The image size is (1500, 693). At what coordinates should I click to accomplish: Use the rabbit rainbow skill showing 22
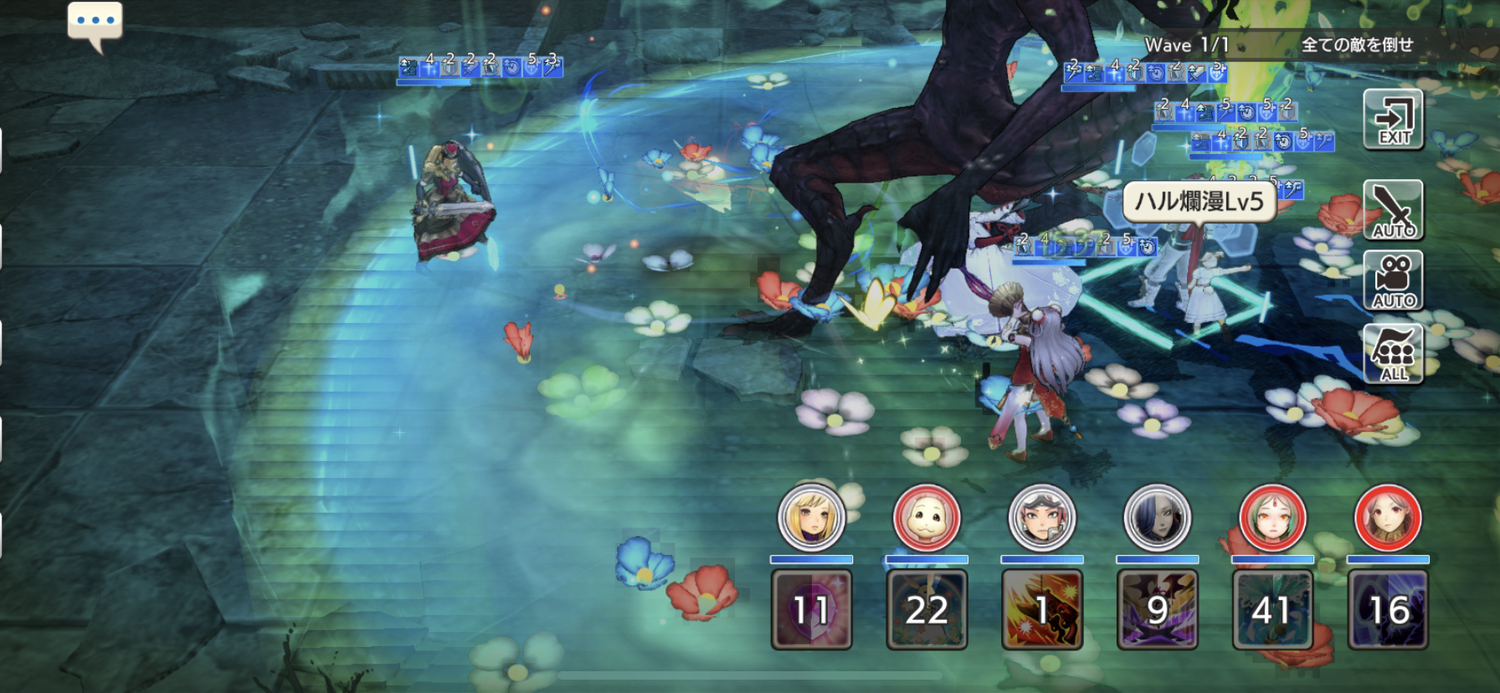point(926,609)
